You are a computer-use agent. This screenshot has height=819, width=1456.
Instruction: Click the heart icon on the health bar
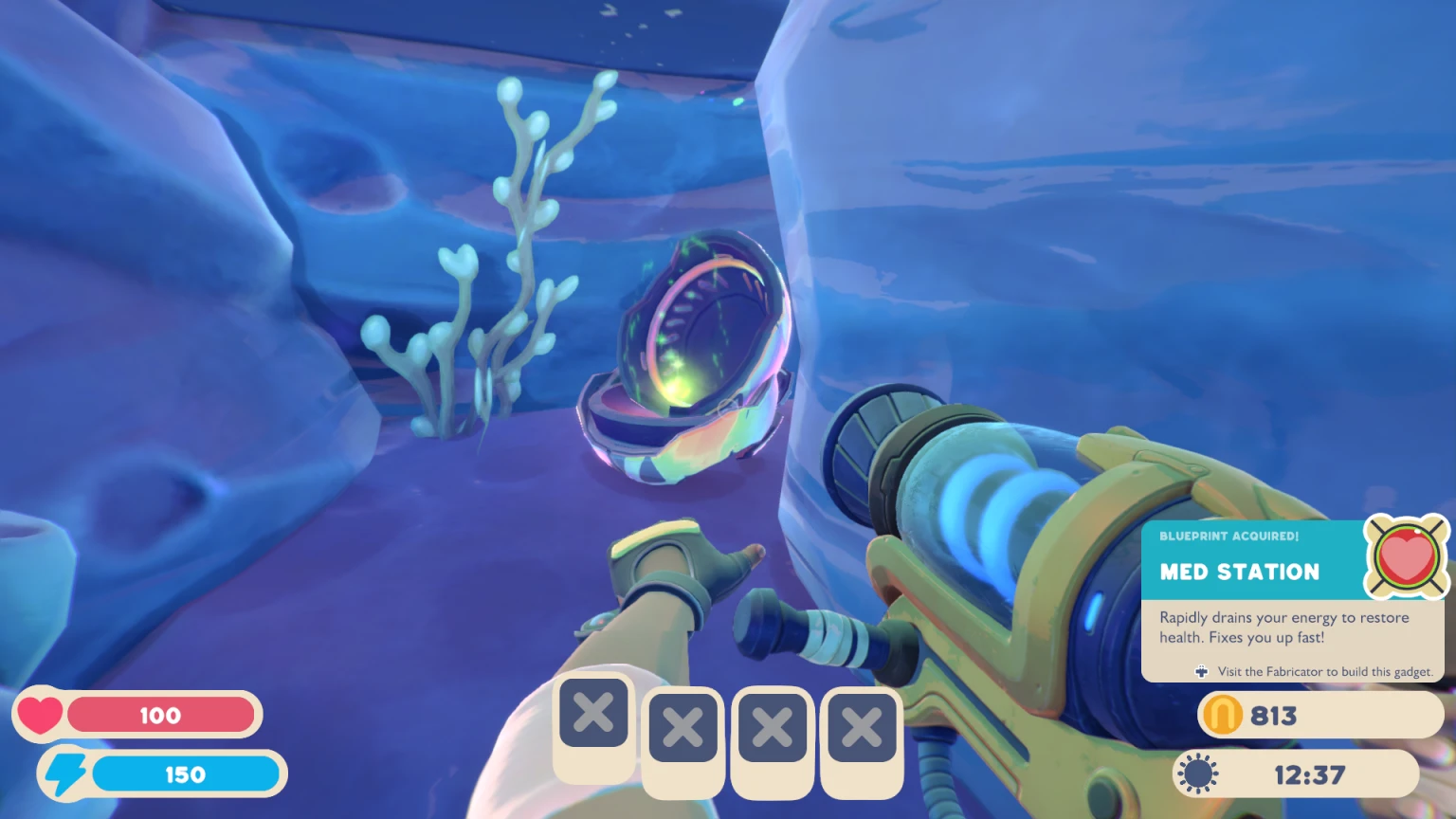40,714
